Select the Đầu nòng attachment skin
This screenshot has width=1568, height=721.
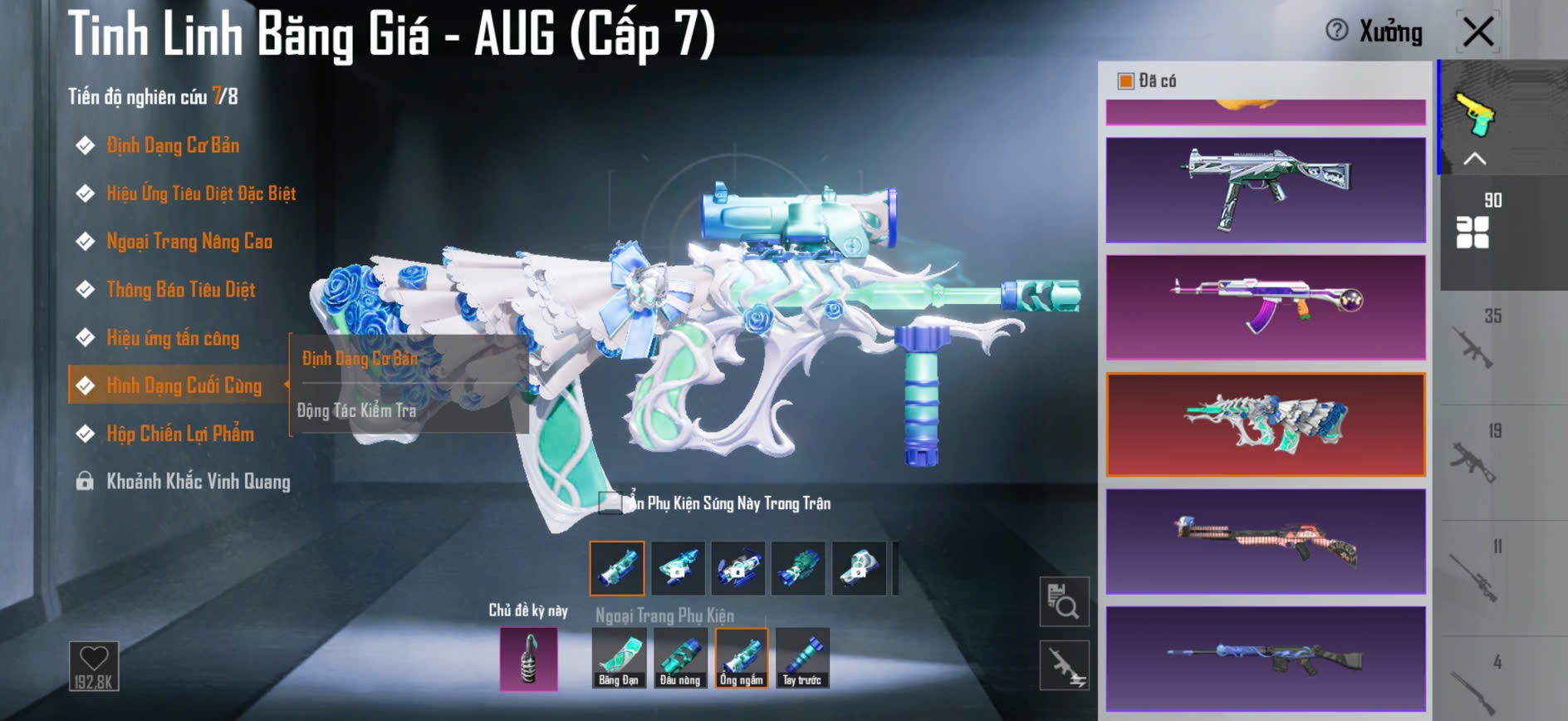[x=680, y=658]
